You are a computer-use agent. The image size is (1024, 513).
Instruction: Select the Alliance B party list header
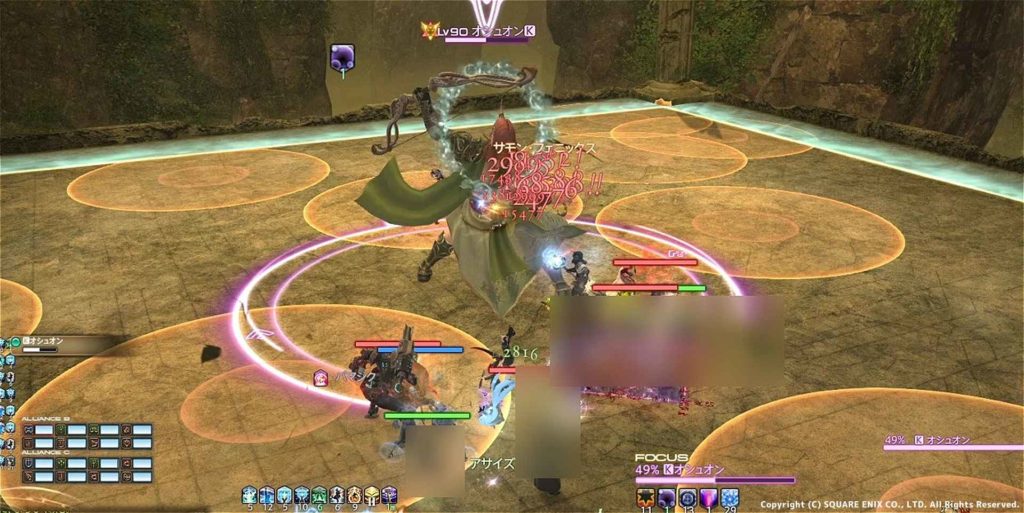(43, 420)
